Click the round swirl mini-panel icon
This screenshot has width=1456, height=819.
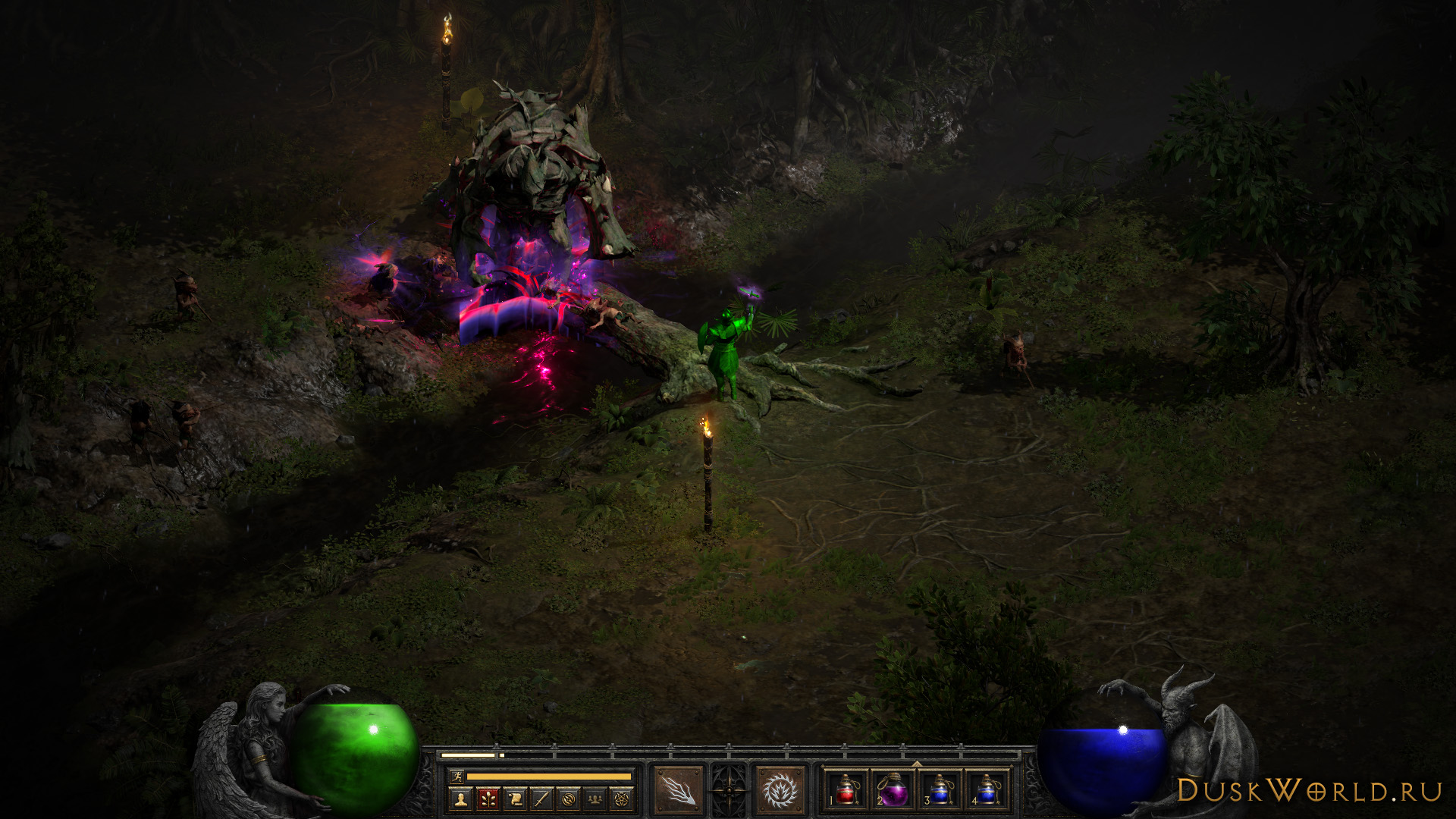pos(569,799)
